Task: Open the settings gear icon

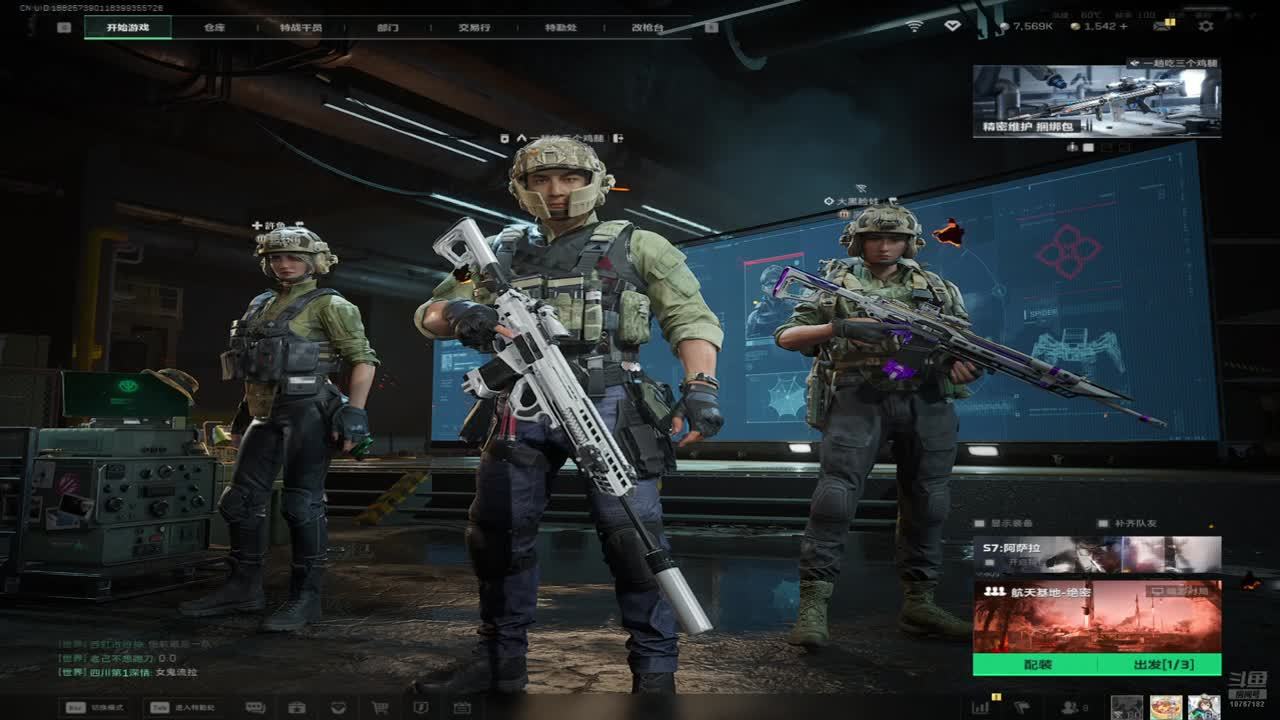Action: (x=1206, y=26)
